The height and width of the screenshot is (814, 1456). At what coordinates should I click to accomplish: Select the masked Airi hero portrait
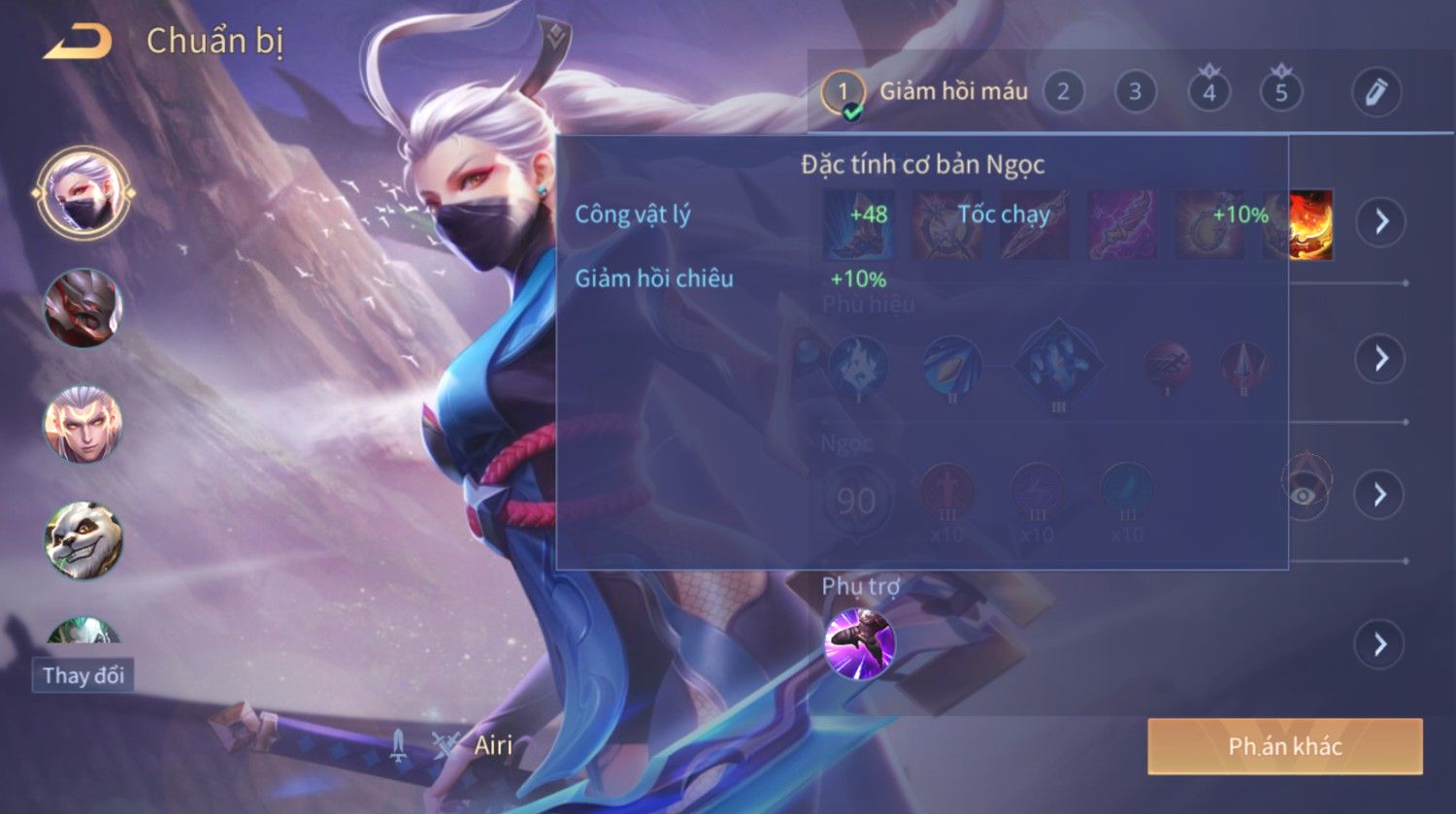click(x=84, y=193)
